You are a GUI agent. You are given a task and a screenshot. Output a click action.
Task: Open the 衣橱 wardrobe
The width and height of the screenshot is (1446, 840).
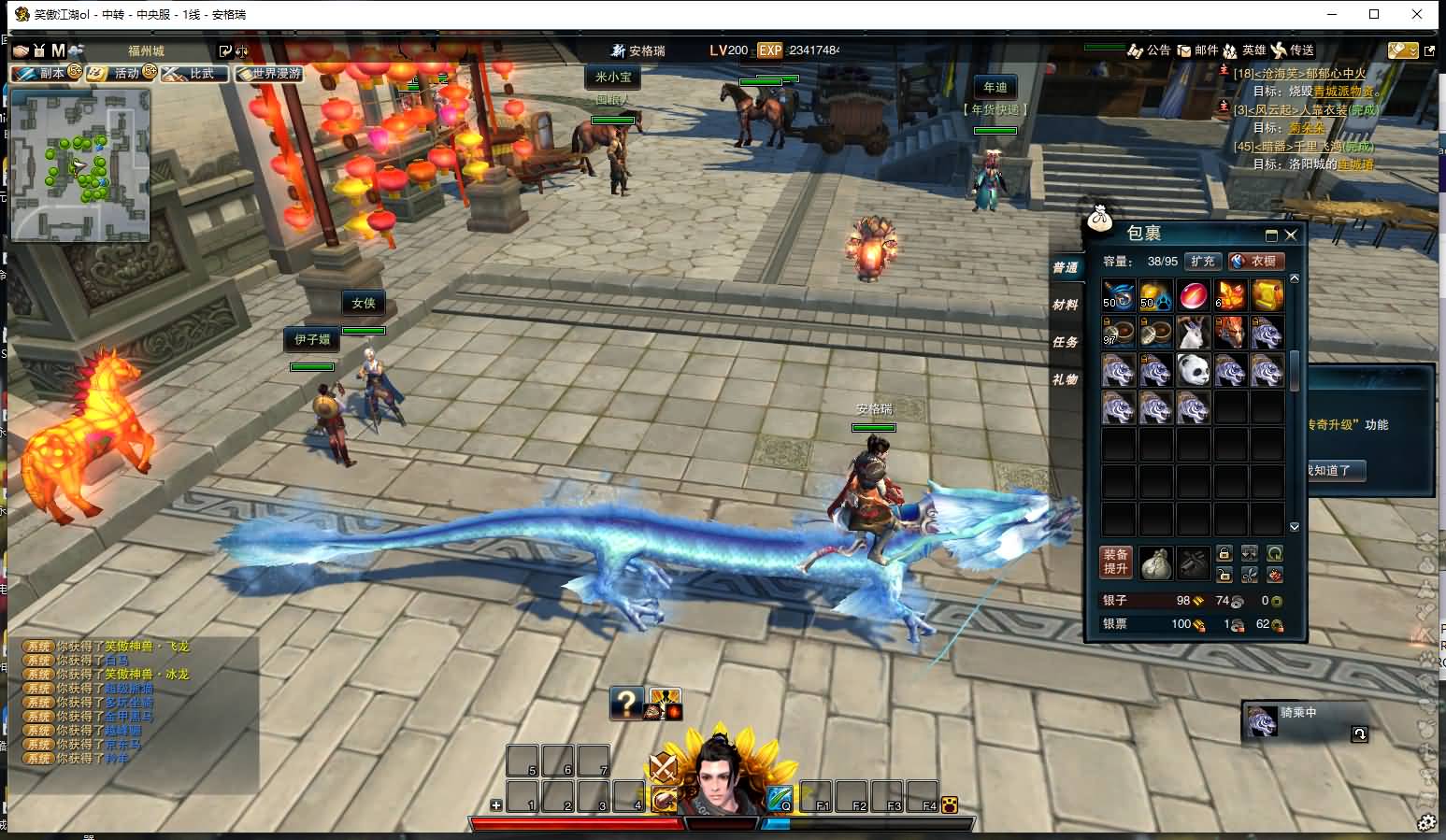tap(1256, 262)
